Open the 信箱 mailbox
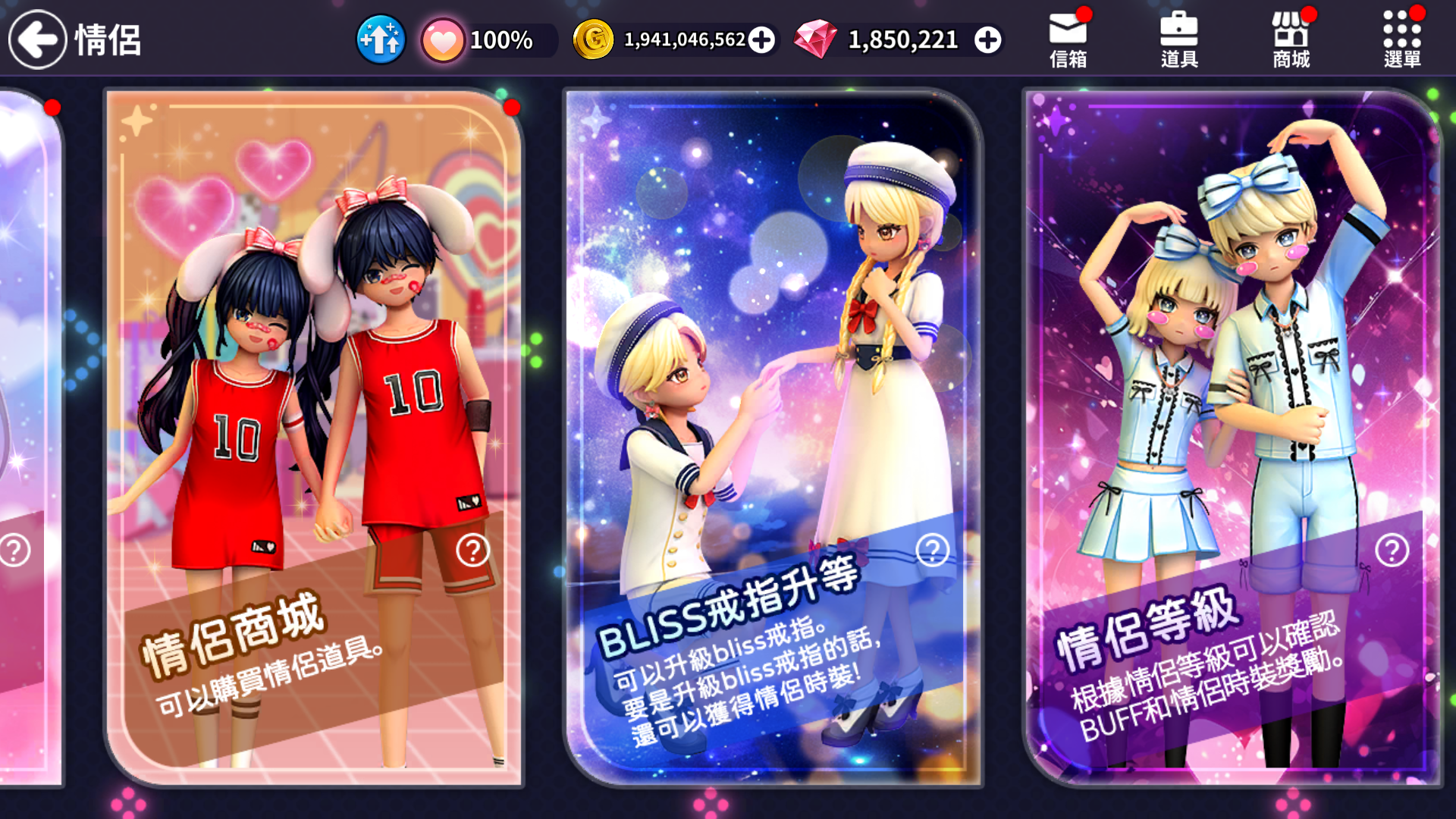Screen dimensions: 1456x819 pyautogui.click(x=1068, y=39)
